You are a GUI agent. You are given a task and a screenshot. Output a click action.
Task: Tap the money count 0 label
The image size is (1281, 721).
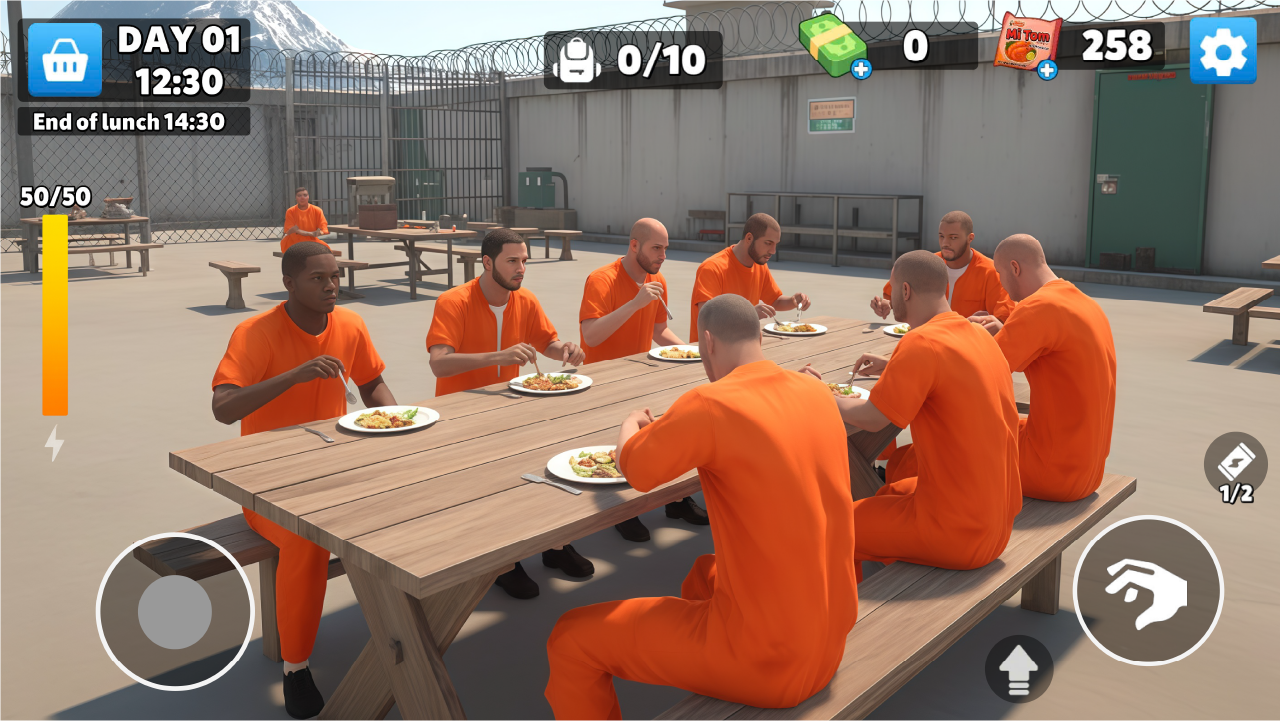(x=917, y=43)
